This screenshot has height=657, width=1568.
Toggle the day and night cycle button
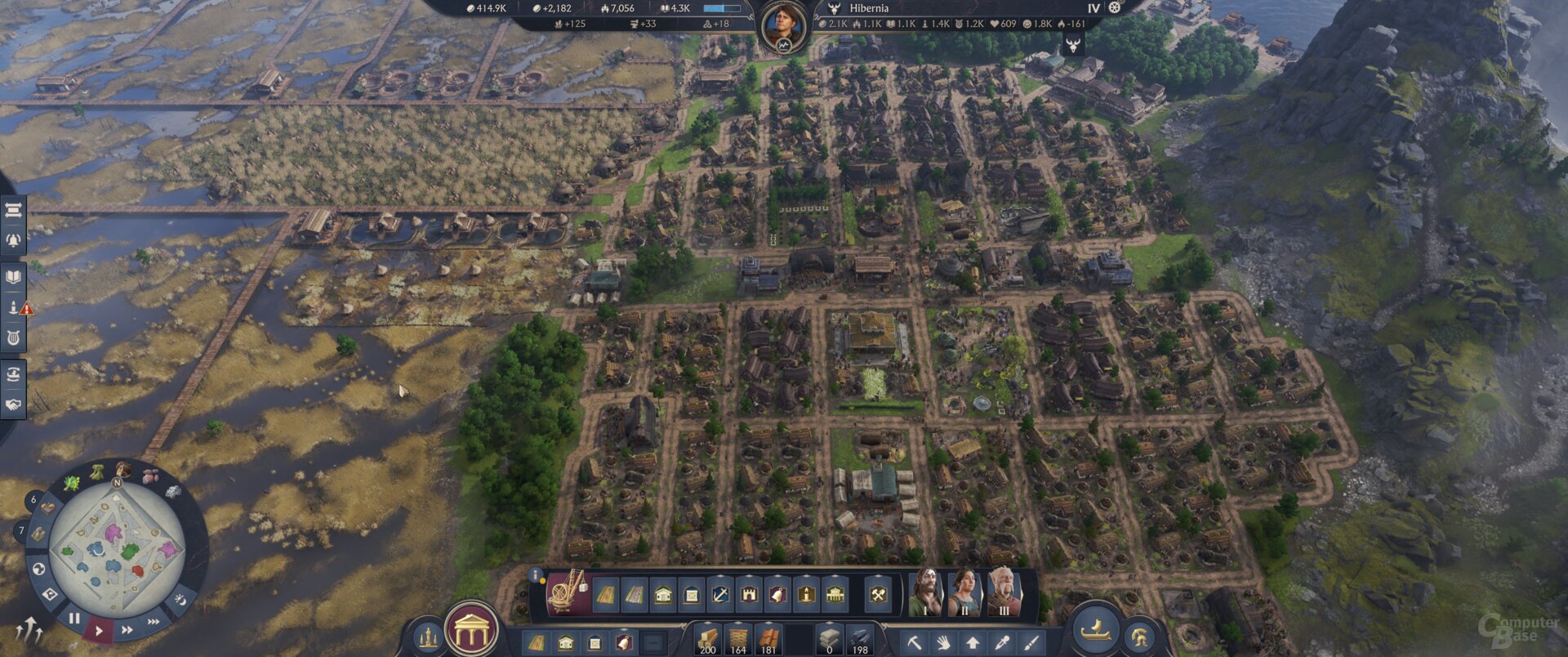(180, 601)
